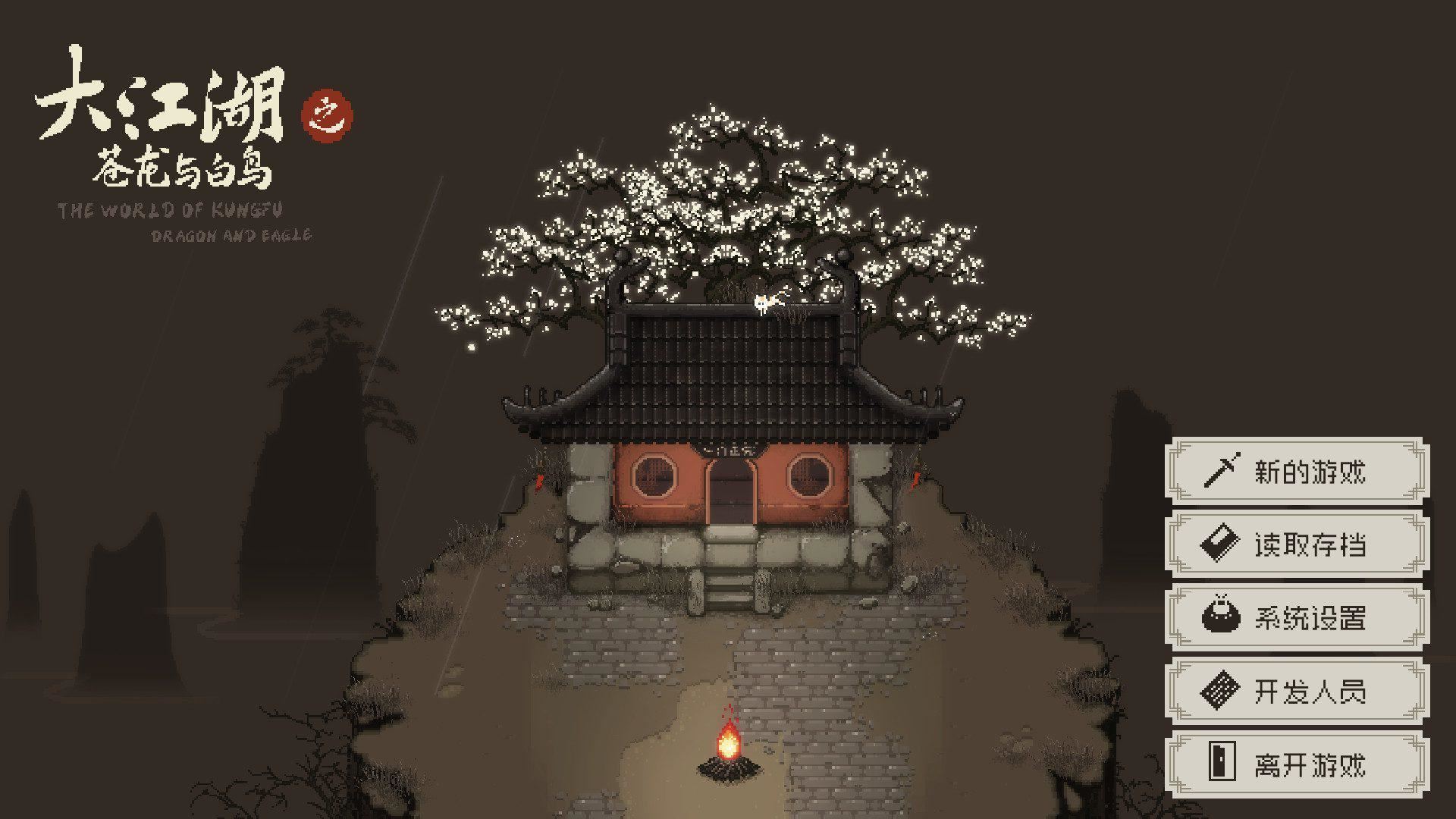Select the scroll icon next to 开发人员

point(1220,689)
